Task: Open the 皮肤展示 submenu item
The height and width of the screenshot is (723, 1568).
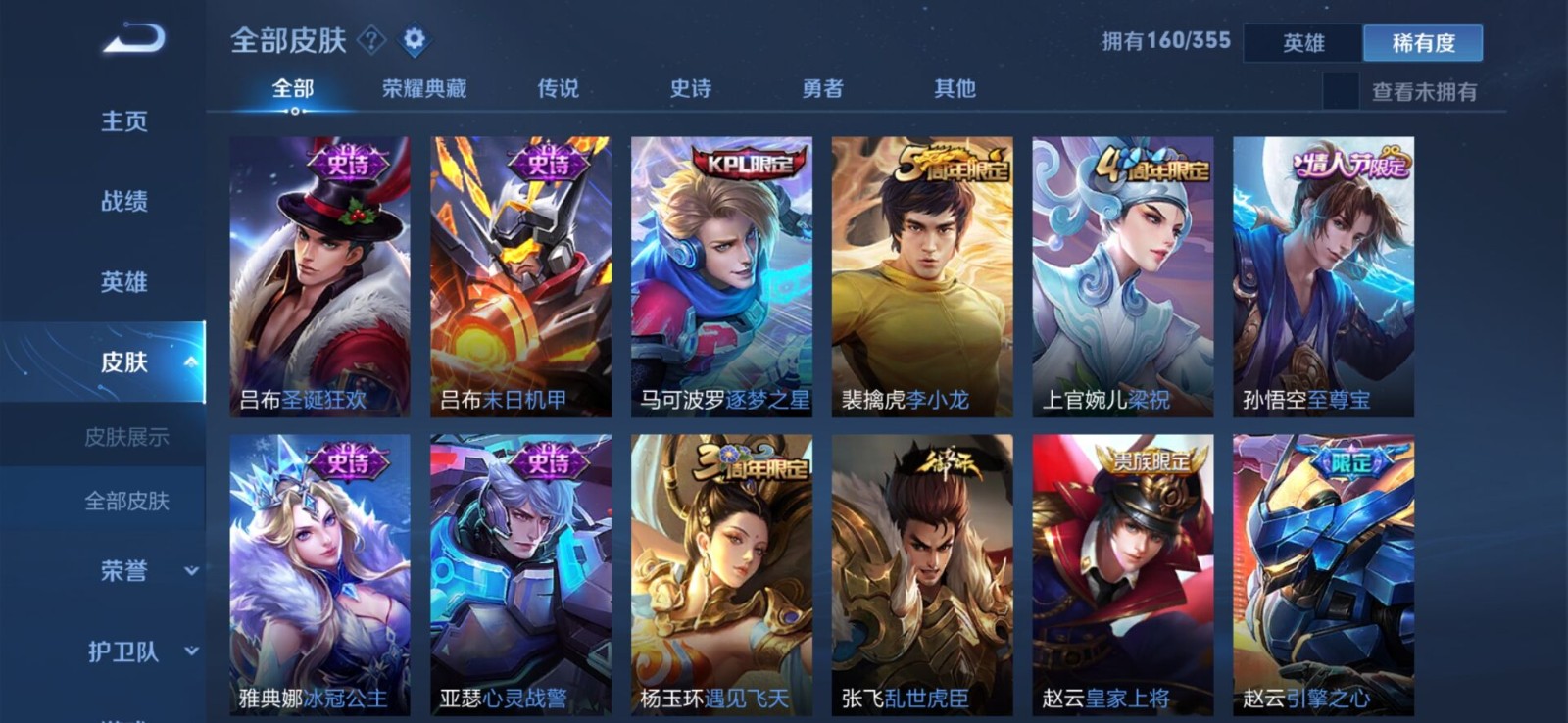Action: point(125,438)
